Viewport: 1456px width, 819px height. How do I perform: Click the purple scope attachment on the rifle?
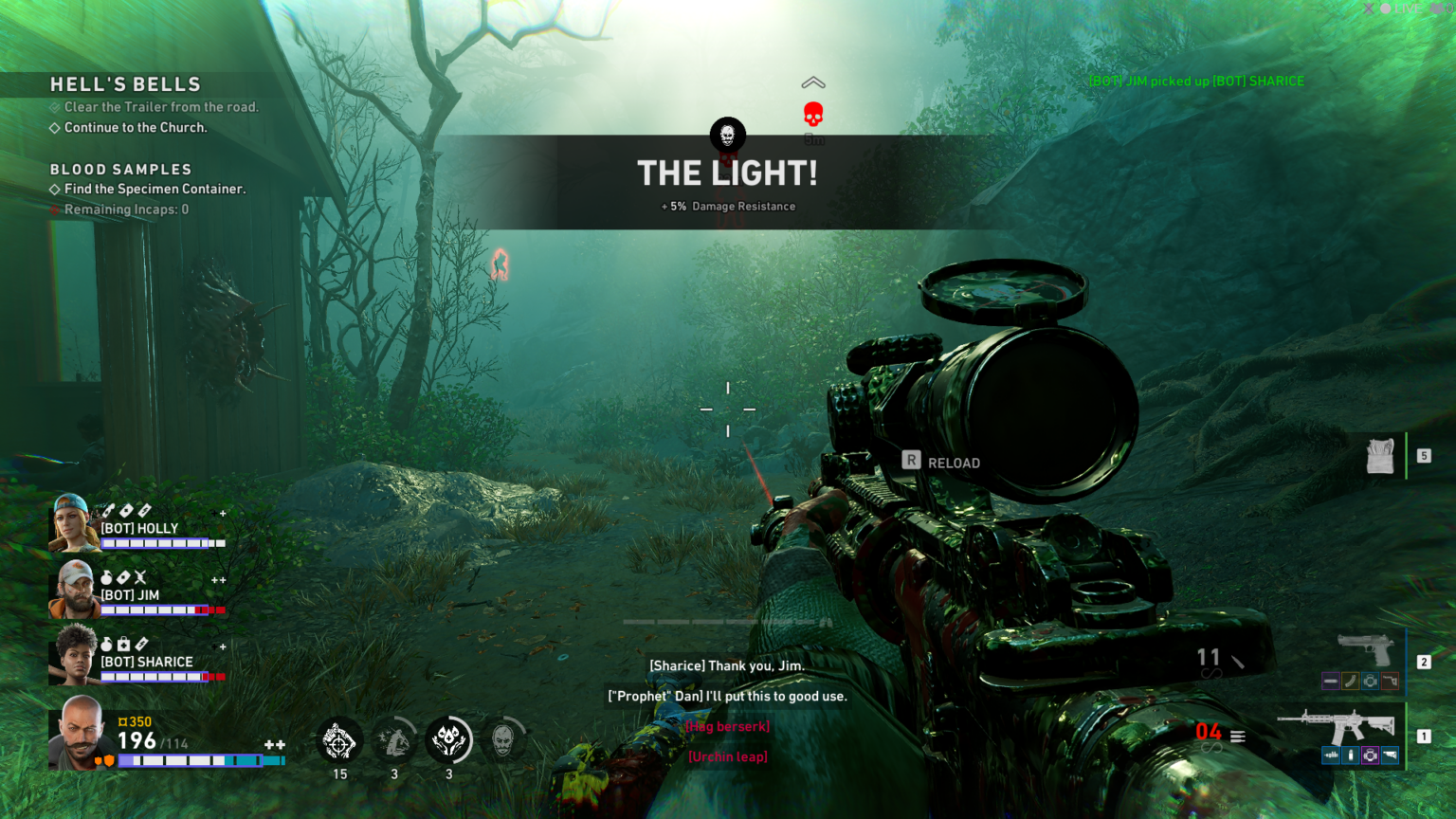1370,755
